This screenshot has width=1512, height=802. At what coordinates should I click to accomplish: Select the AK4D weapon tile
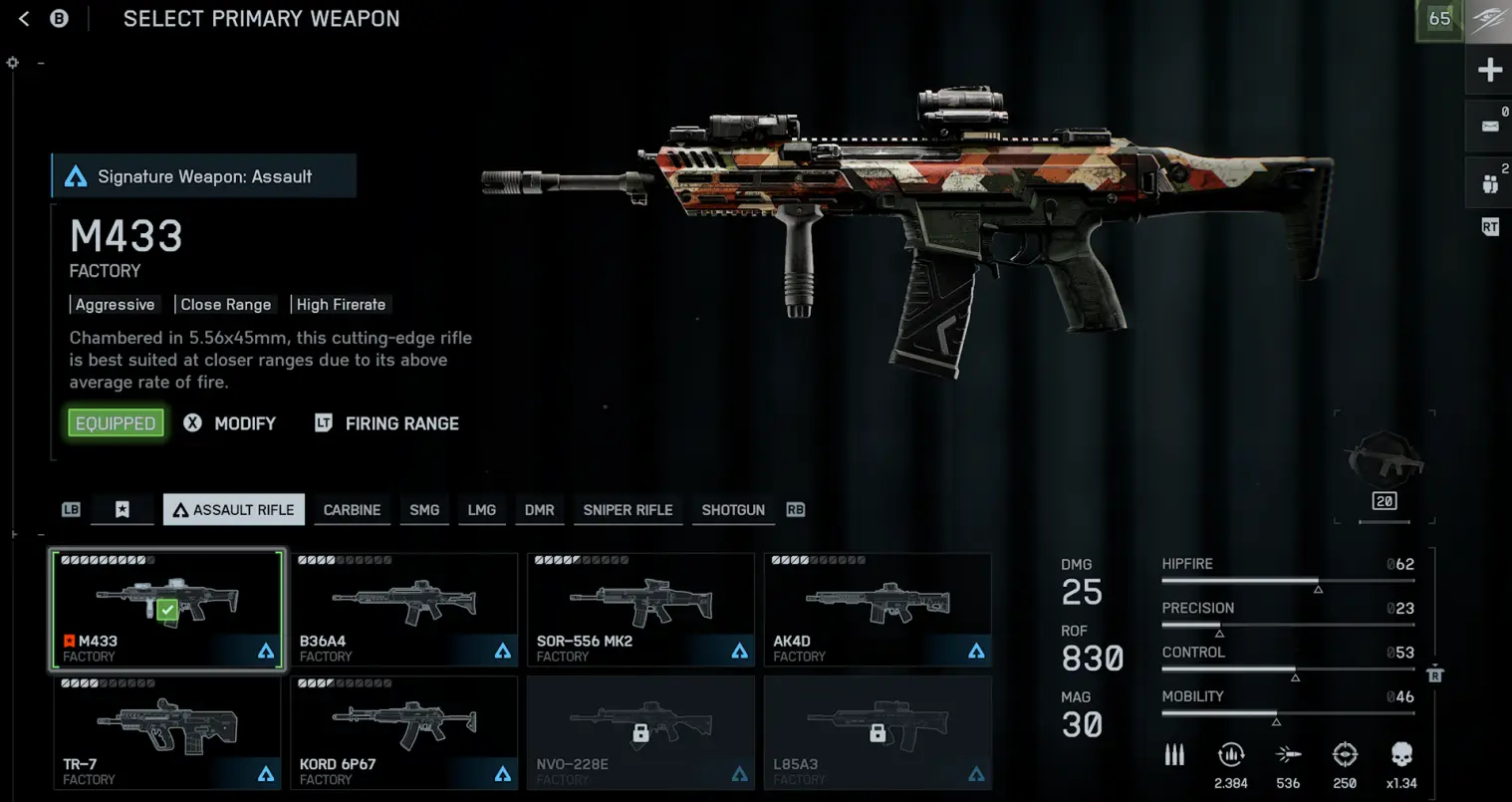(x=878, y=610)
